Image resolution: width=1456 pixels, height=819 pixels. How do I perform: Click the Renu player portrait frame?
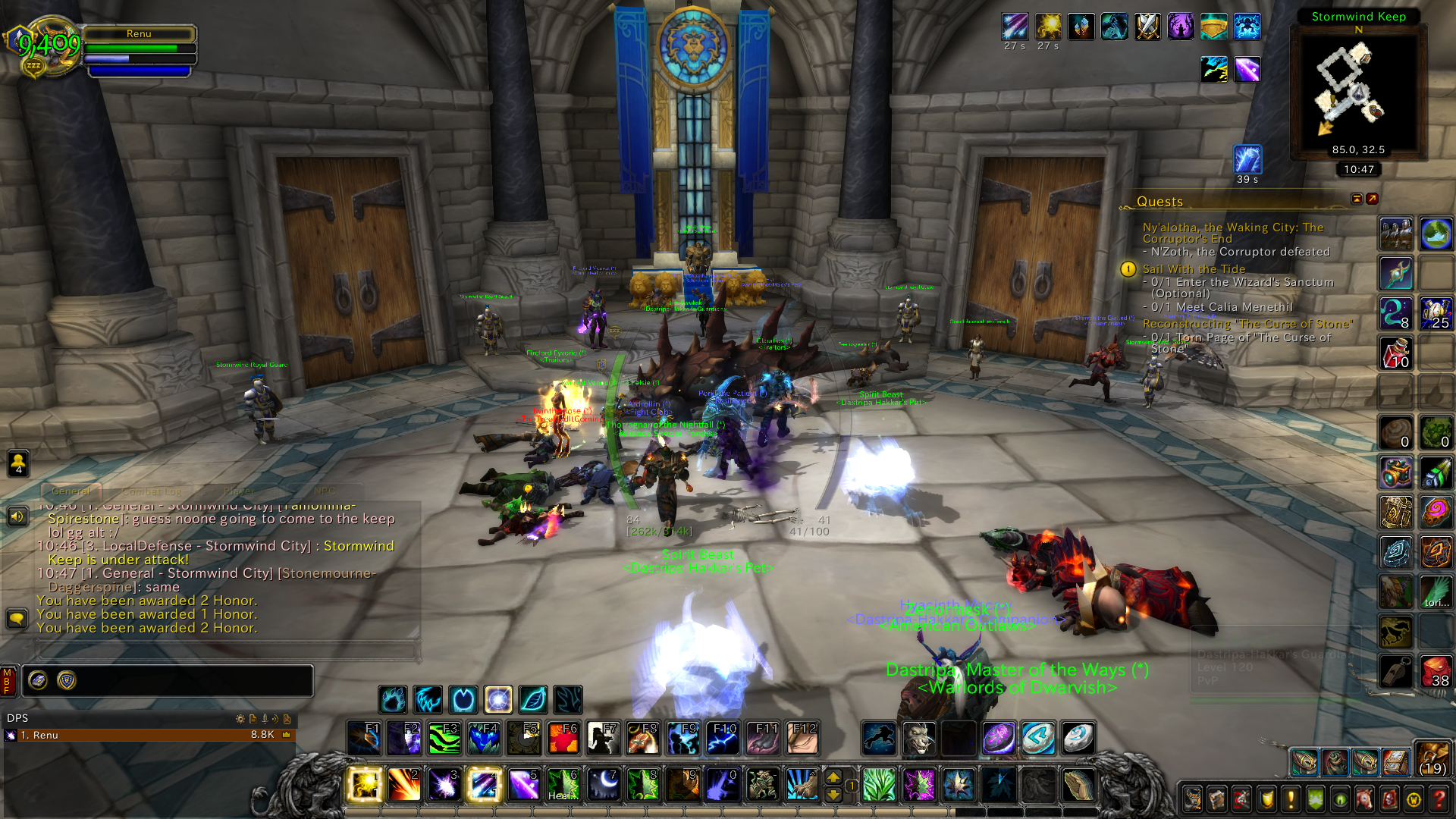point(45,47)
